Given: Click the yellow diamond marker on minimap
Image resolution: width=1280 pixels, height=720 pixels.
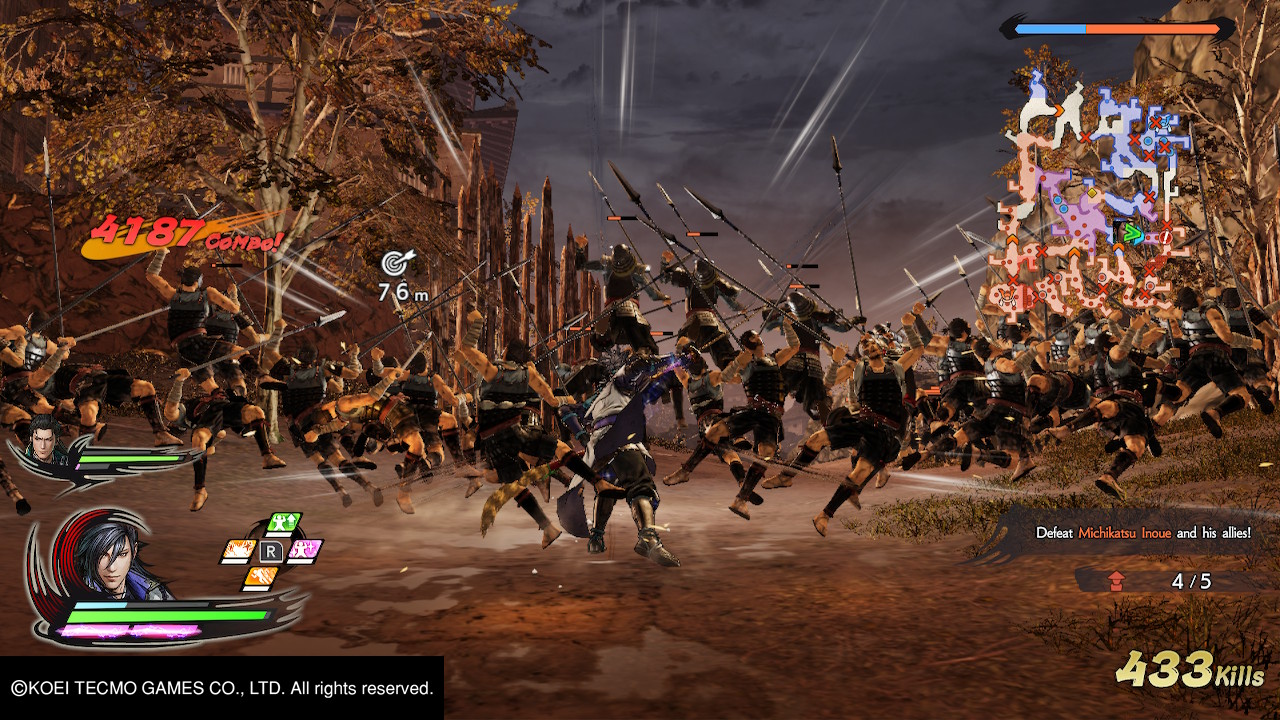Looking at the screenshot, I should [x=1092, y=193].
